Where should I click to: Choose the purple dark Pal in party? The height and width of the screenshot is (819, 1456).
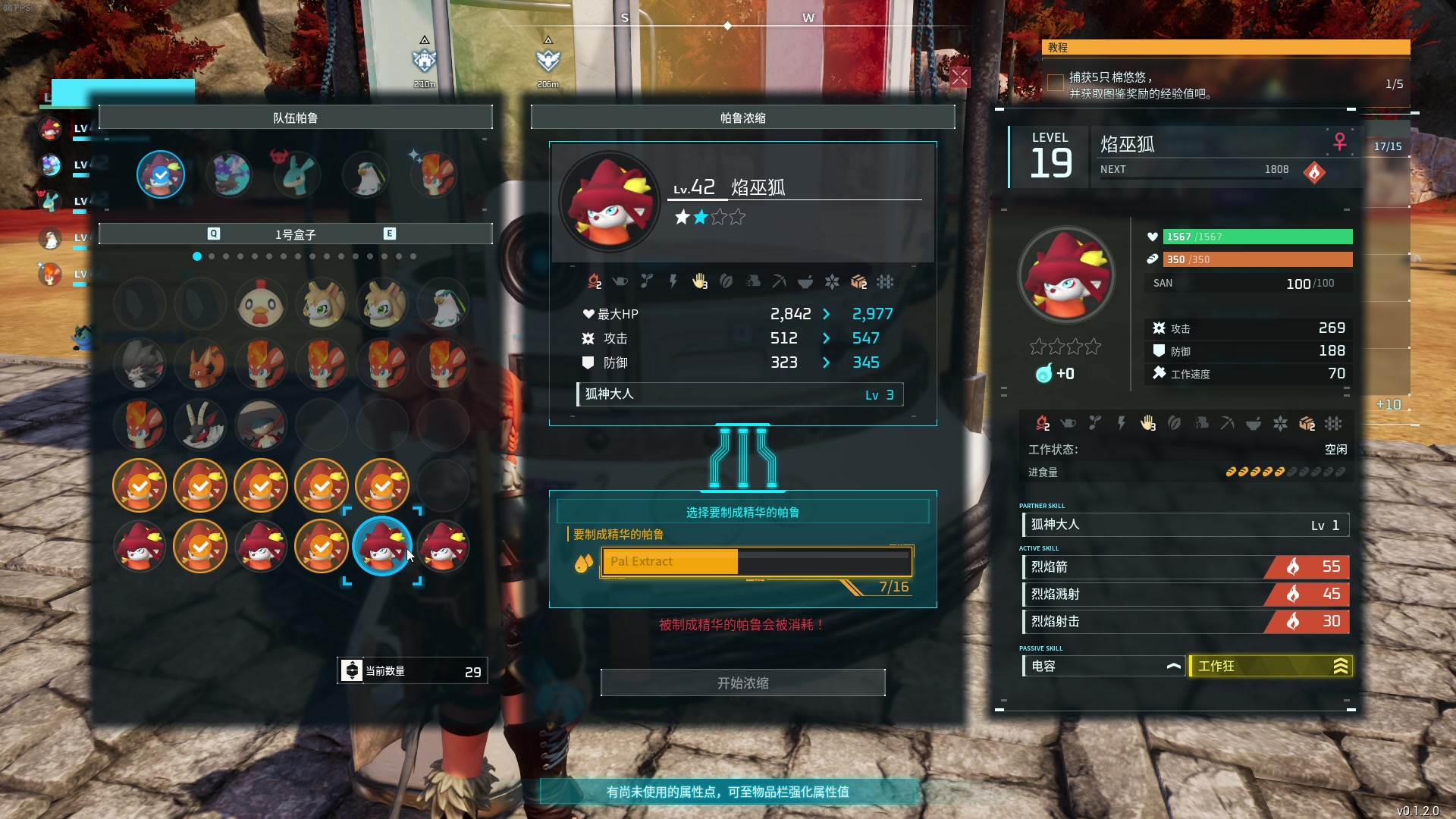tap(229, 174)
